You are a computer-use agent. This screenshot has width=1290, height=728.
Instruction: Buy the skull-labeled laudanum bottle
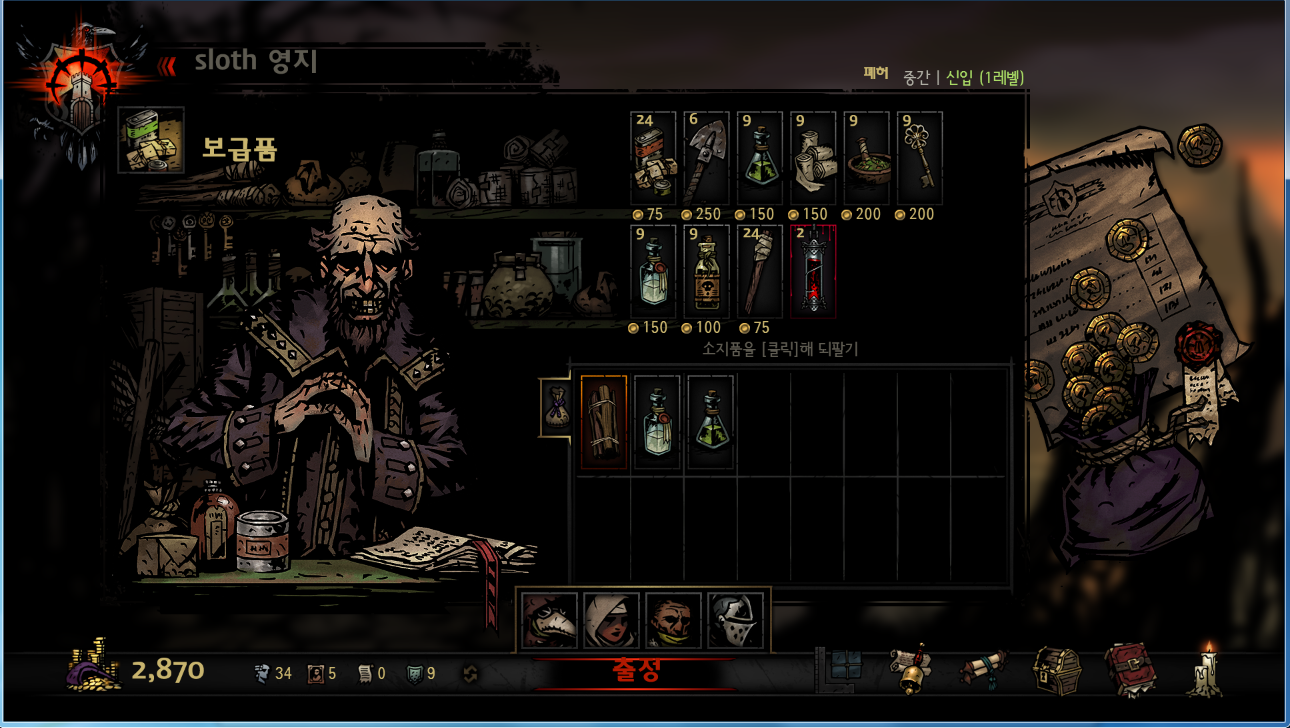[706, 272]
